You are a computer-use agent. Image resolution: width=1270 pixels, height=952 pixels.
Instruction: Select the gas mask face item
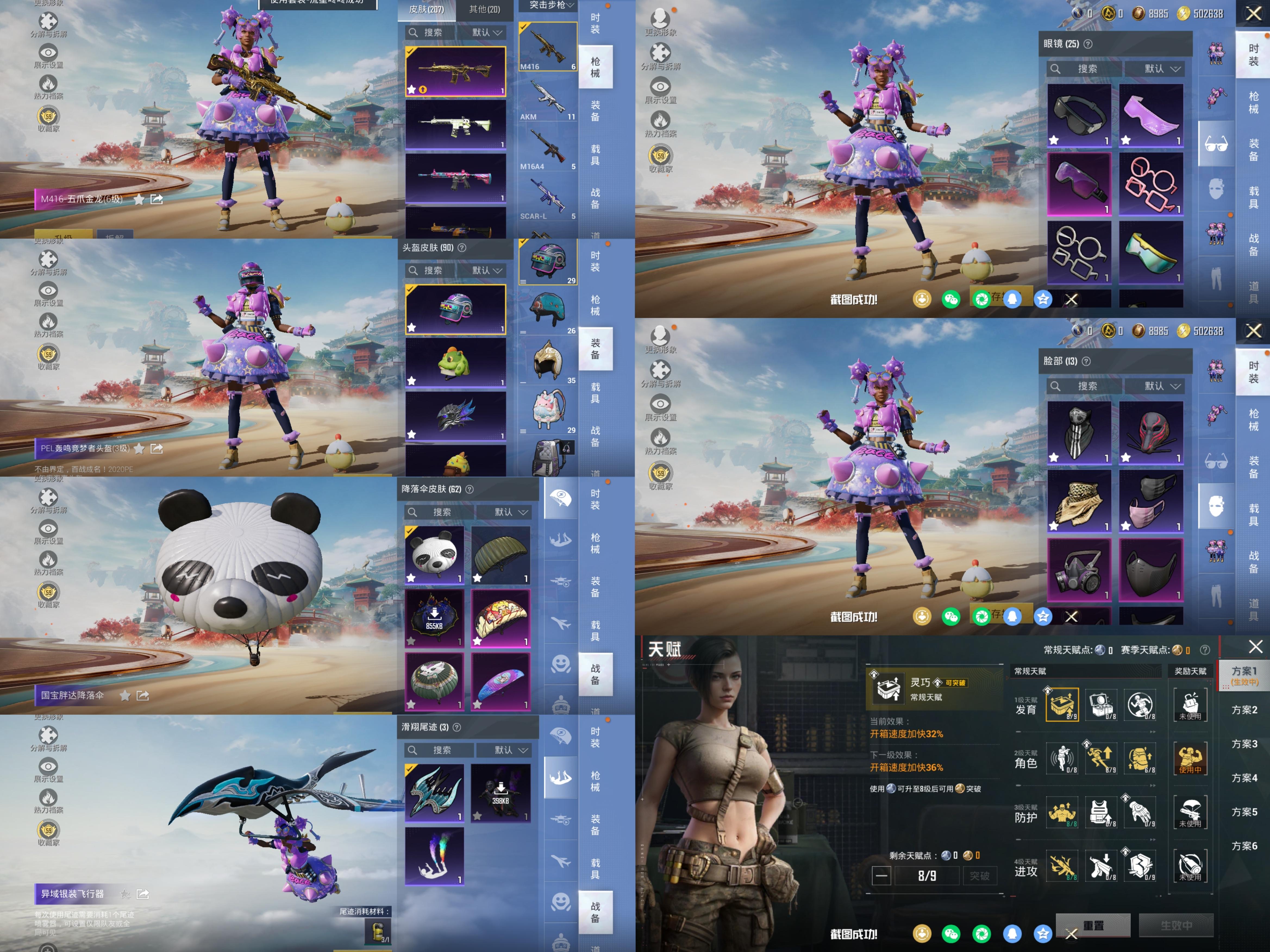tap(1079, 570)
